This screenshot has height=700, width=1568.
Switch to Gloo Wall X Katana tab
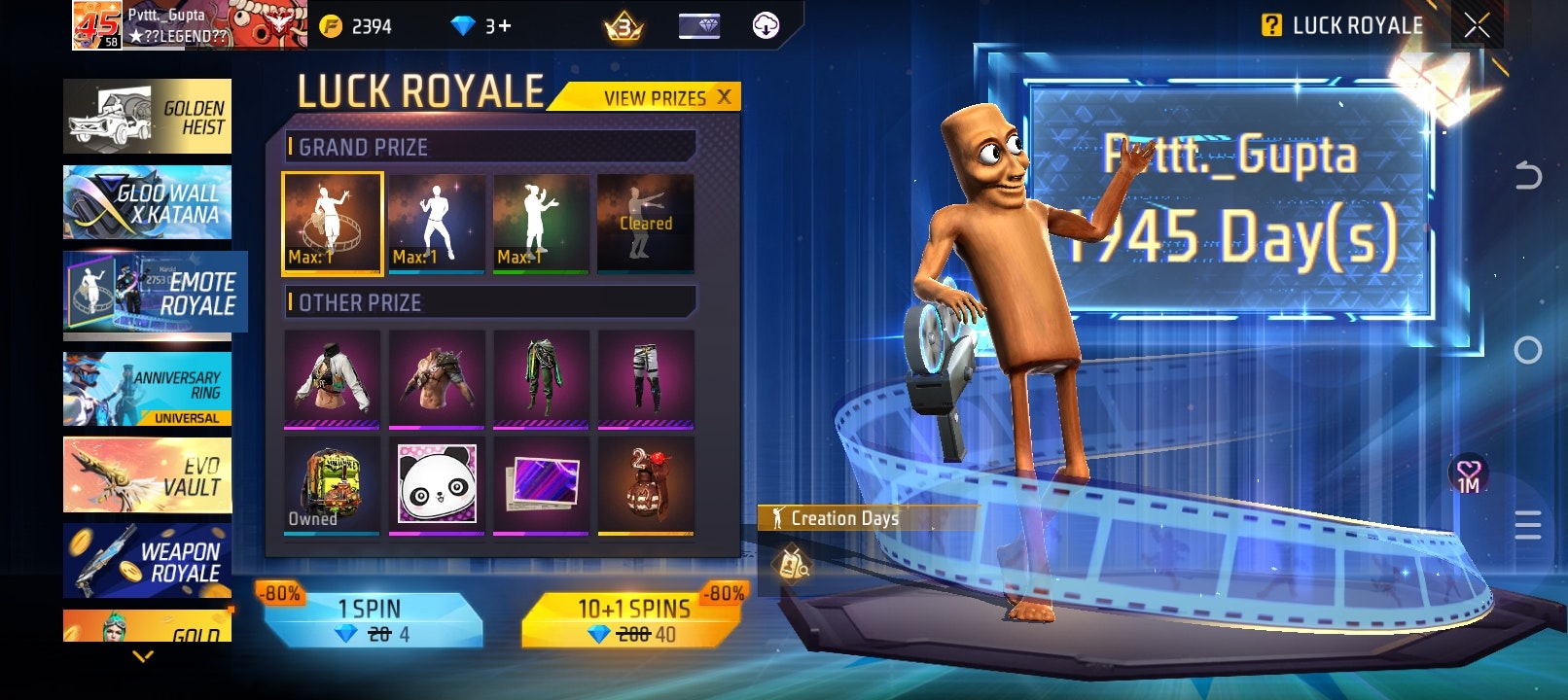(147, 202)
